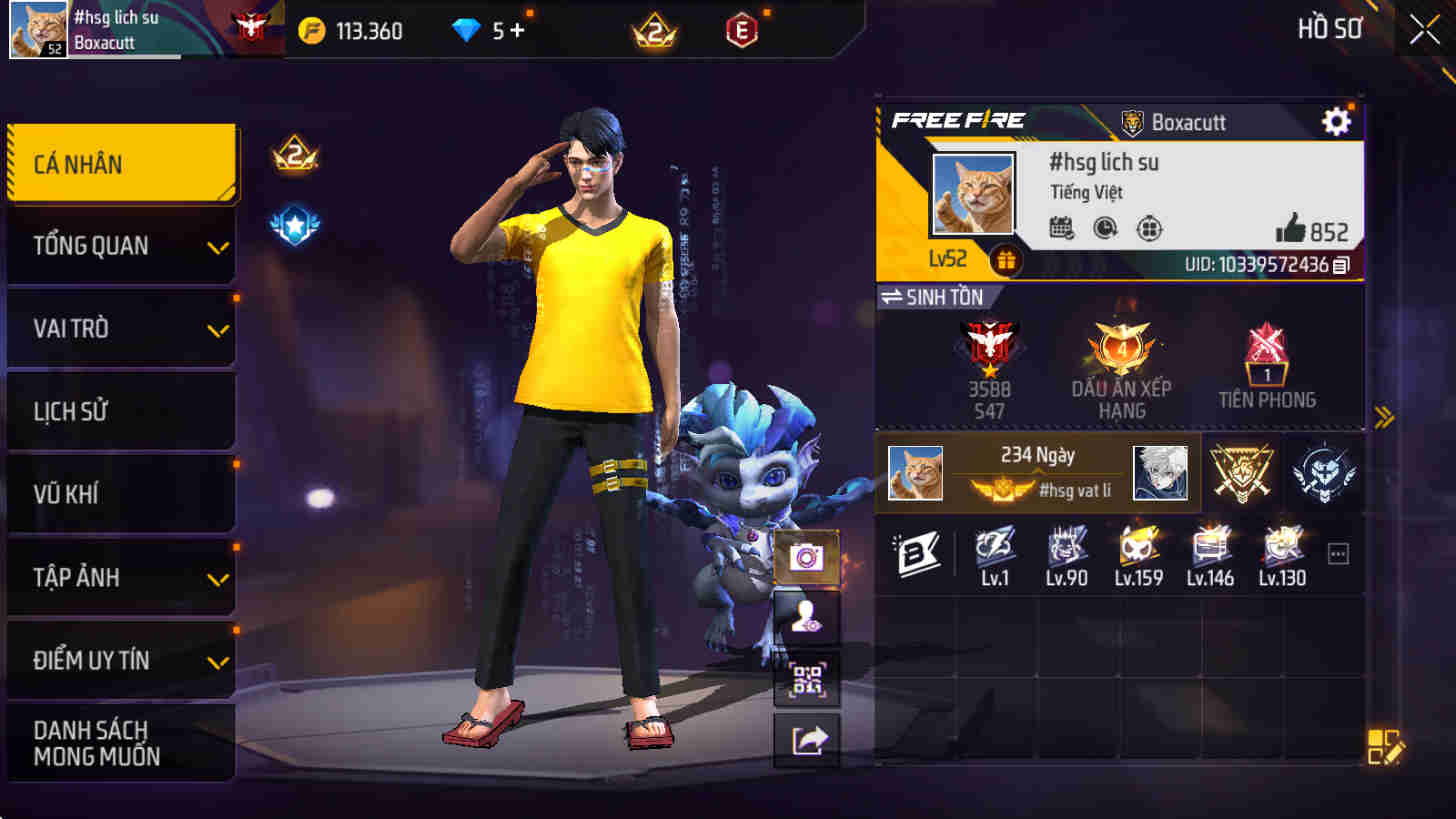
Task: Click the cat avatar thumbnail on the profile card
Action: coord(971,193)
